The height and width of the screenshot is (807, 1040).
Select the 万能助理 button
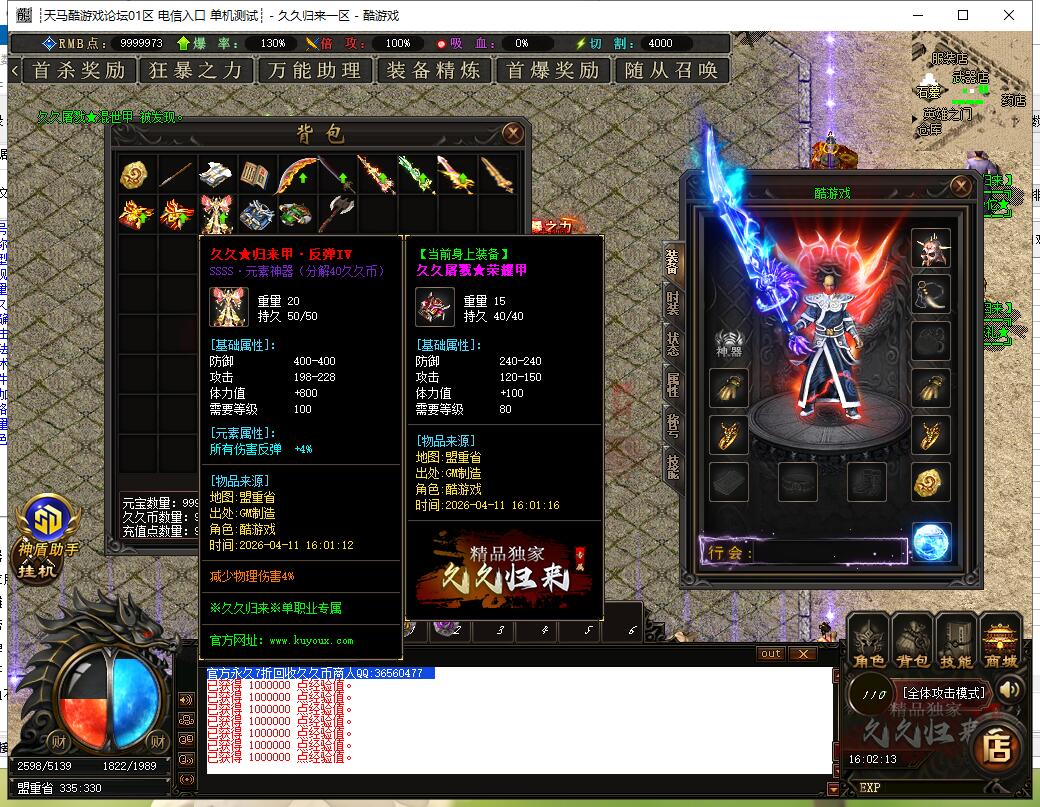tap(315, 70)
